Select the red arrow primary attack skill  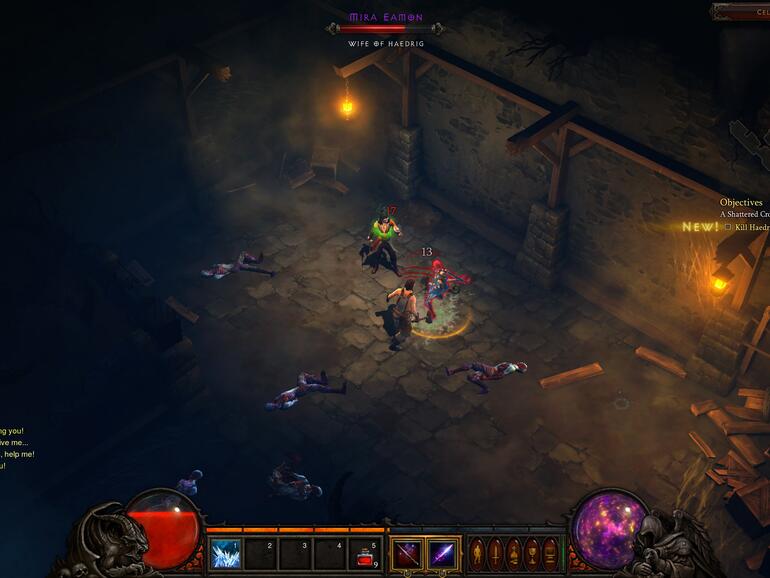tap(406, 553)
